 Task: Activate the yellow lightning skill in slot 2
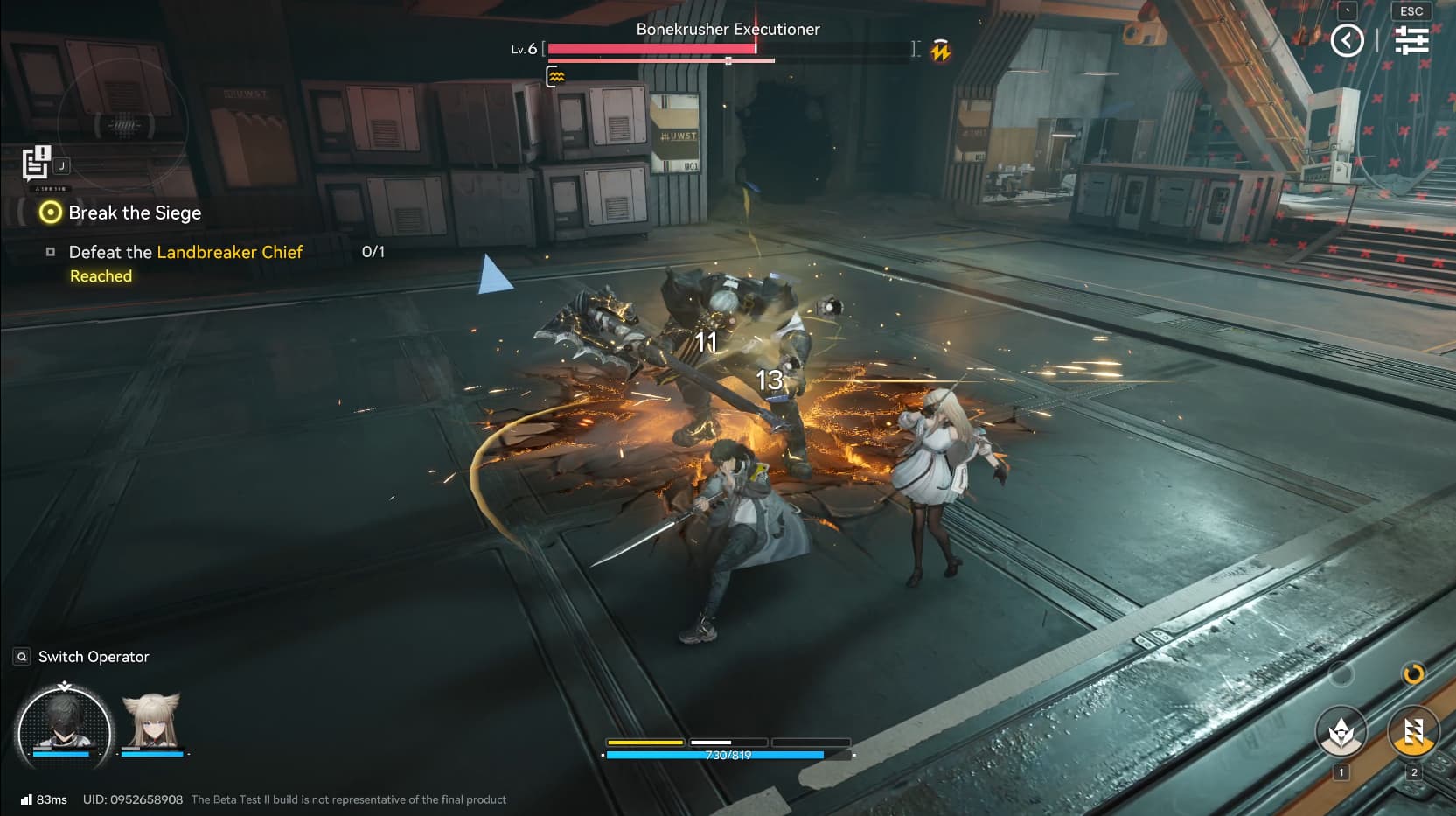[1413, 731]
